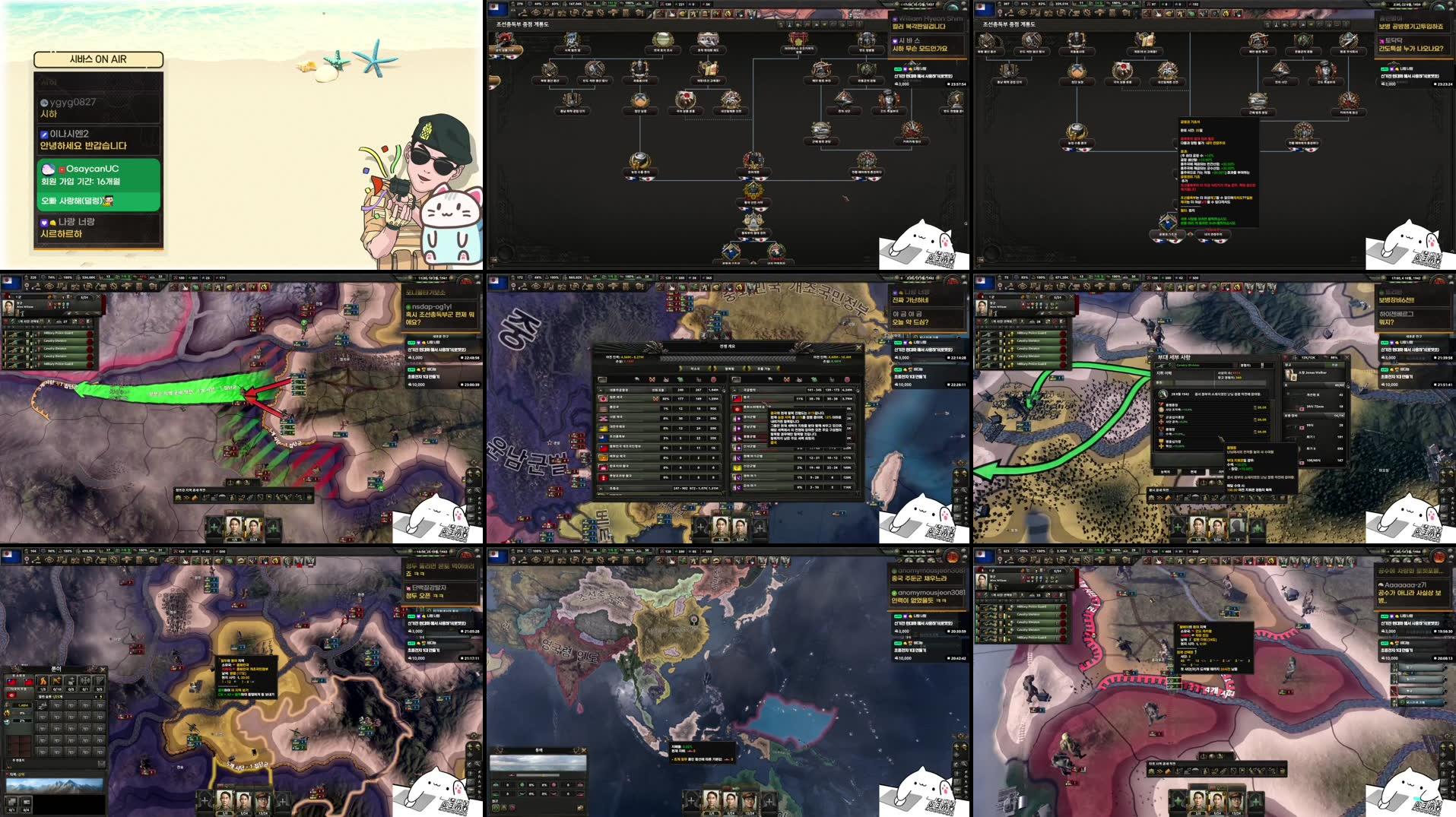Click the war progress bar in the war overview

(x=728, y=358)
